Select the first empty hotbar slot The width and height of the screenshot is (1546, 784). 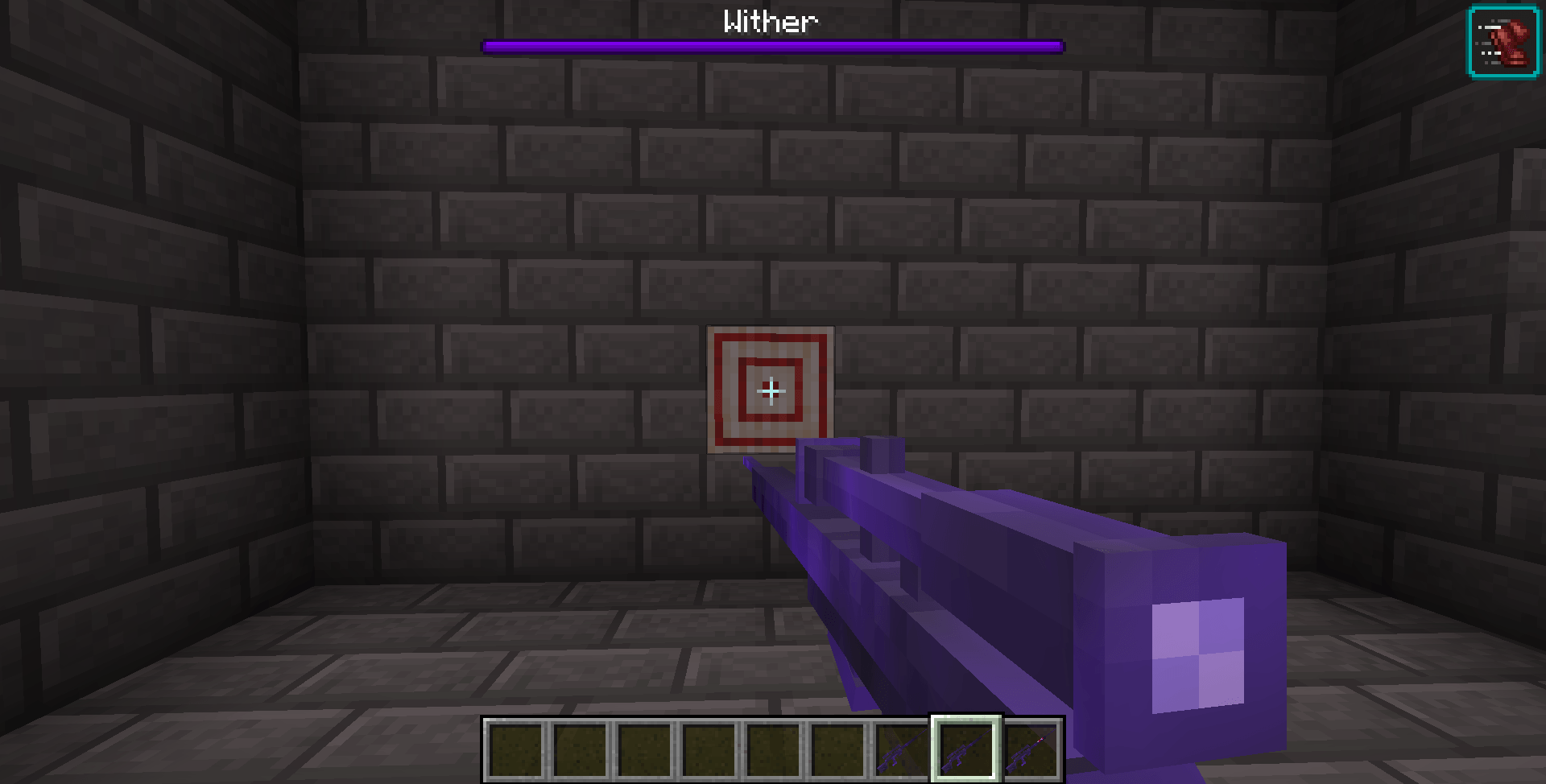click(x=515, y=749)
